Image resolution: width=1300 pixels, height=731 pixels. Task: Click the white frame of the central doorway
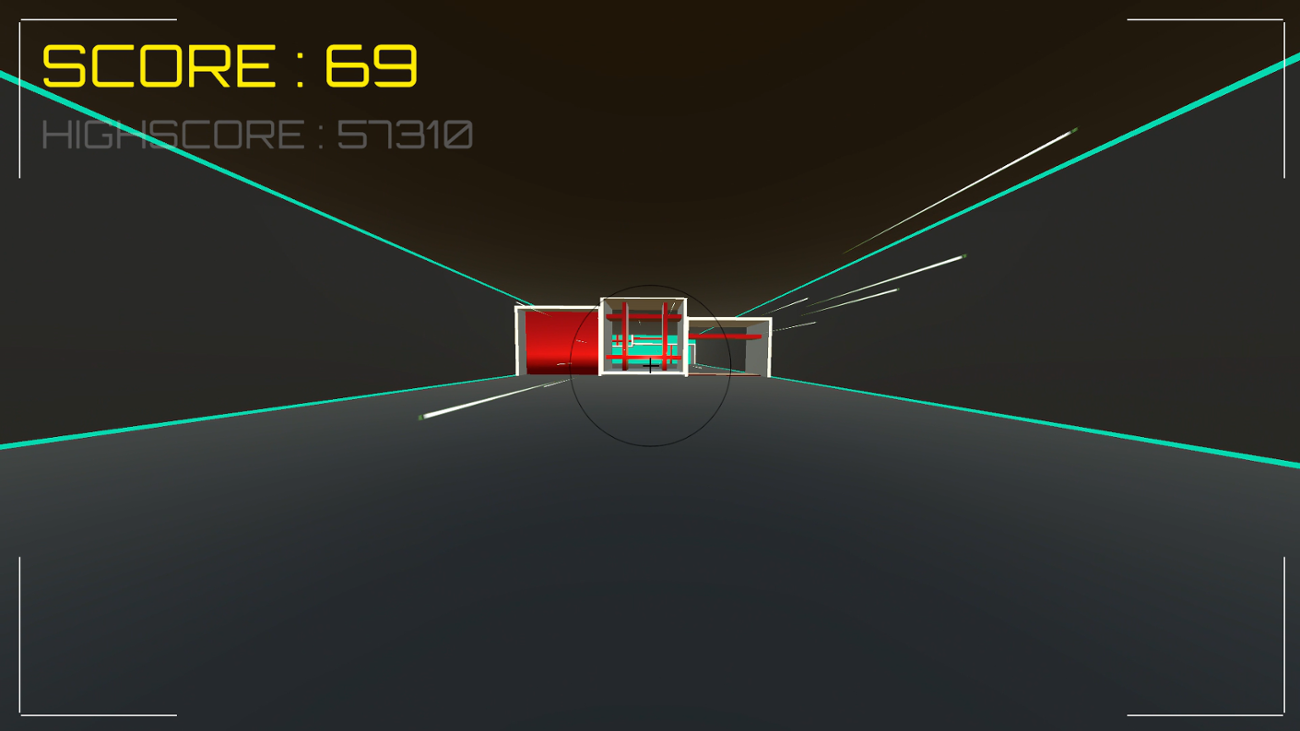point(602,338)
